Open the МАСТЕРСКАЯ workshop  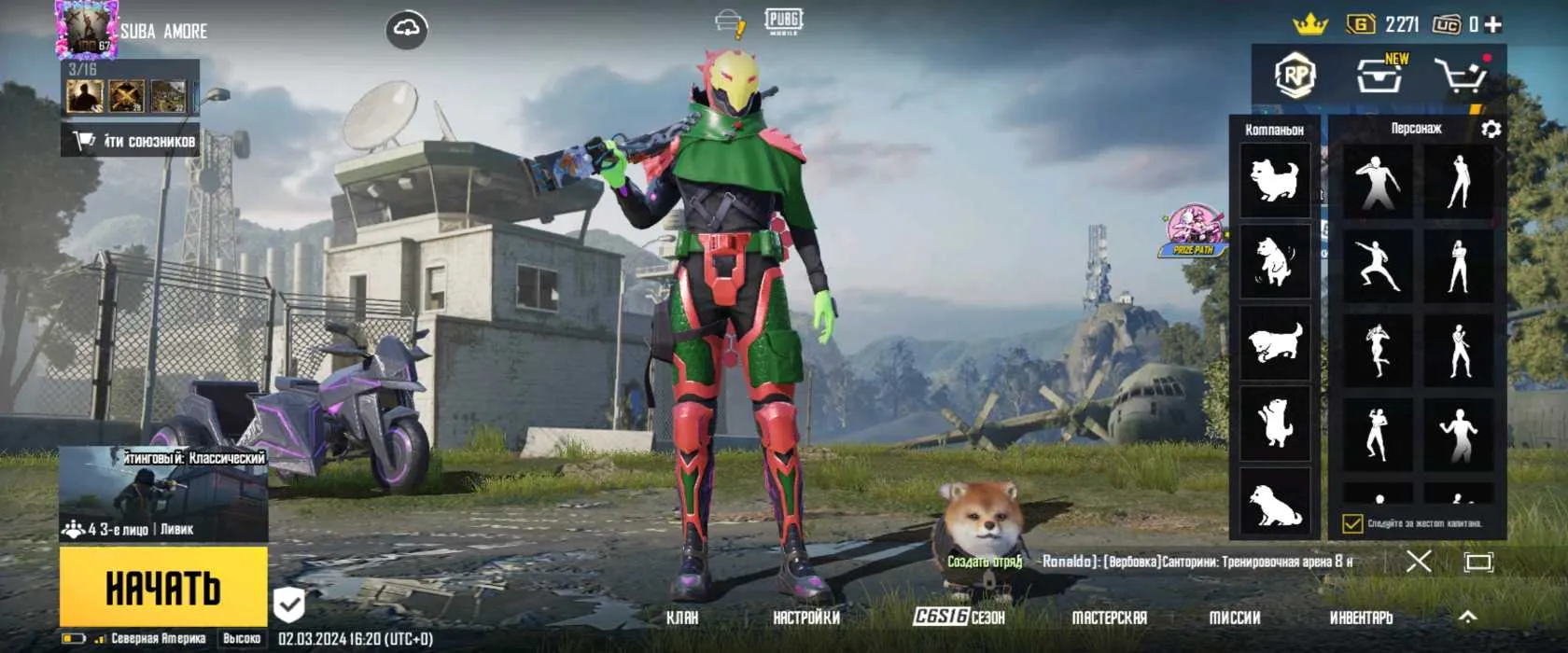click(x=1109, y=618)
